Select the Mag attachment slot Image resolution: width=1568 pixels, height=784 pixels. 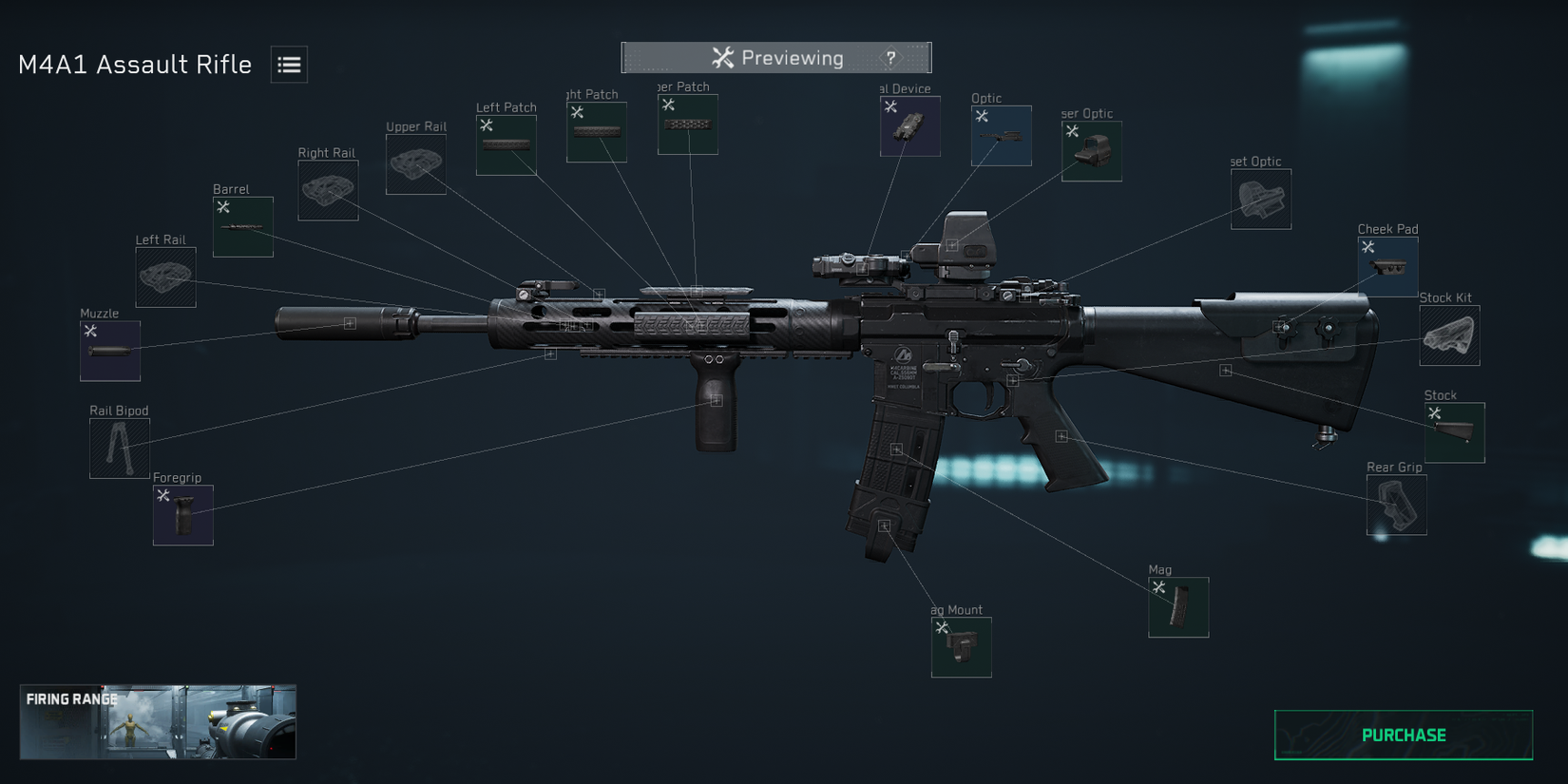pyautogui.click(x=1178, y=605)
